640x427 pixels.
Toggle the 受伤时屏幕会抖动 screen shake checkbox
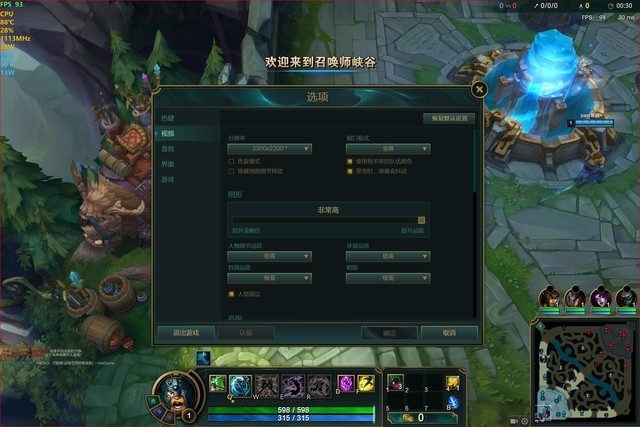[350, 171]
